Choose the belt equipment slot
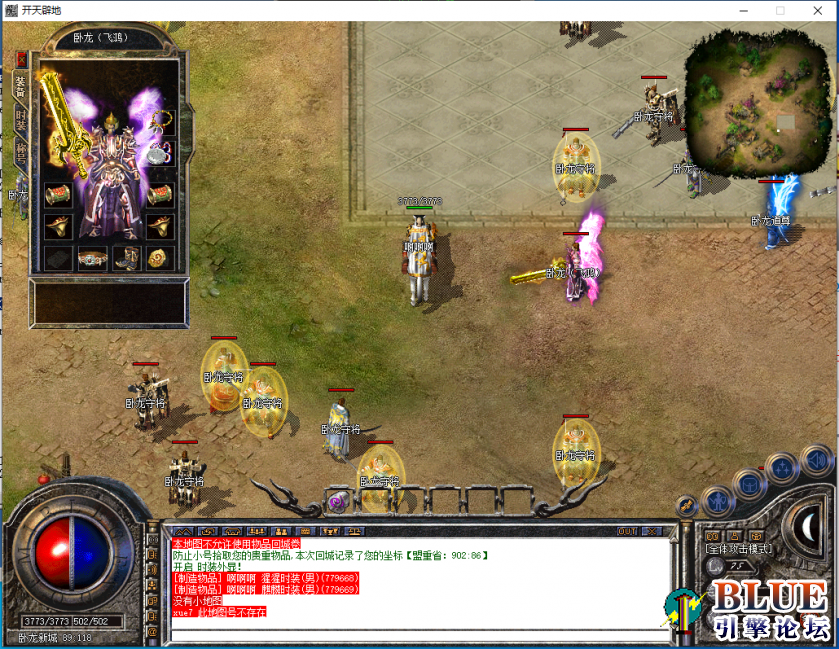 pyautogui.click(x=93, y=258)
